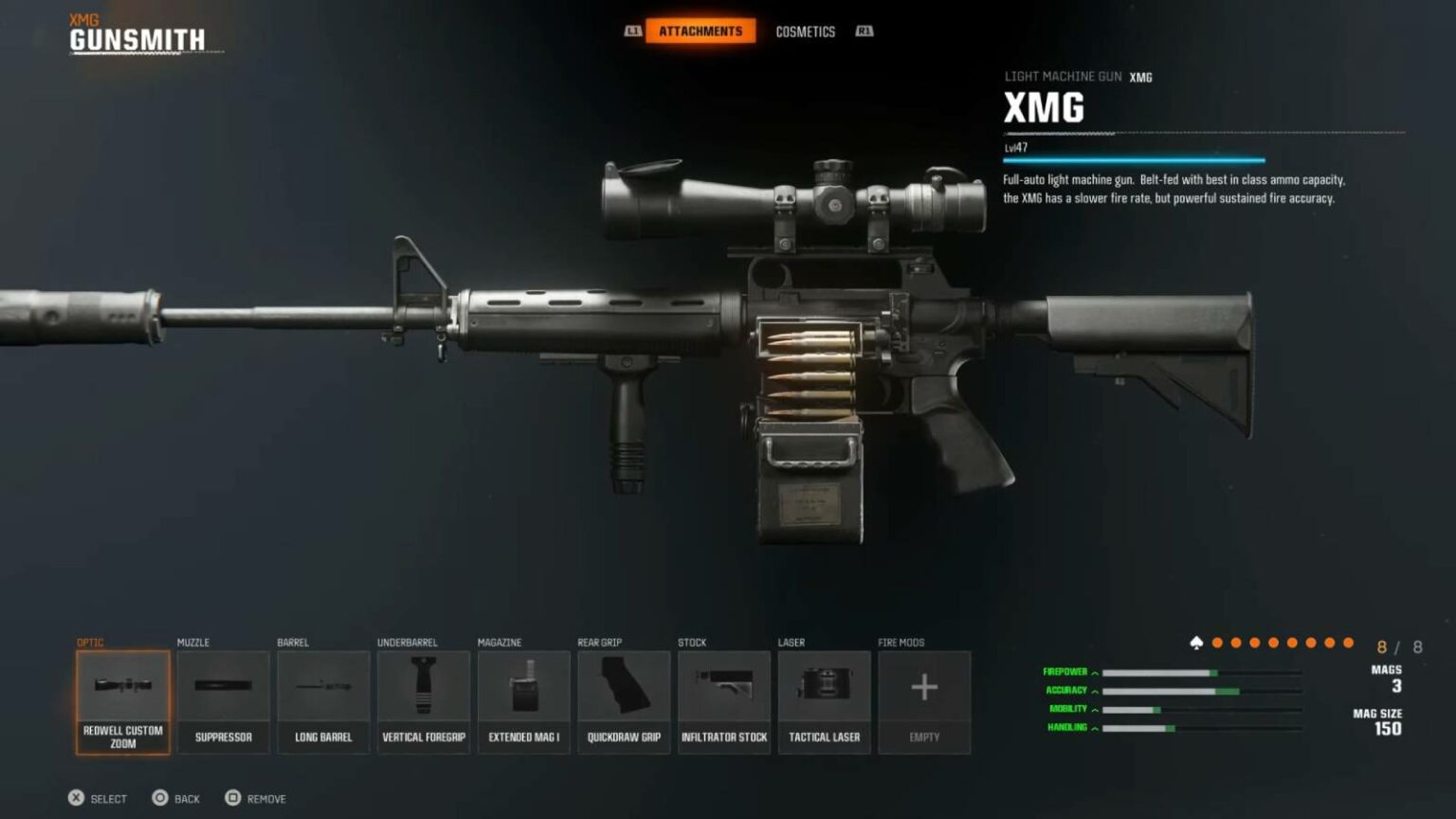Click the R1 shoulder button prompt

(x=864, y=30)
